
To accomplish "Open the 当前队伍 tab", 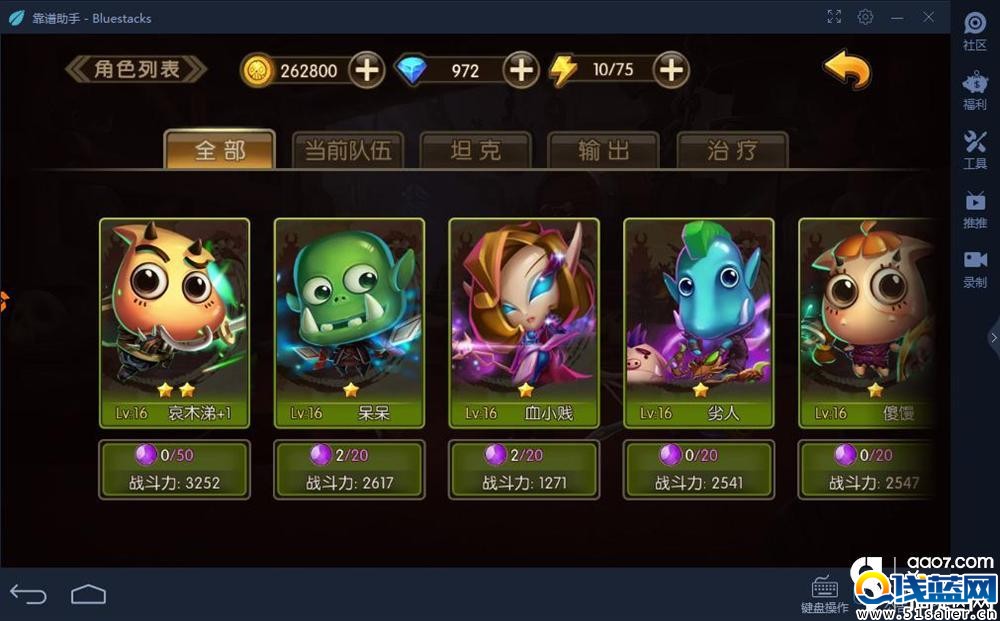I will [x=347, y=151].
